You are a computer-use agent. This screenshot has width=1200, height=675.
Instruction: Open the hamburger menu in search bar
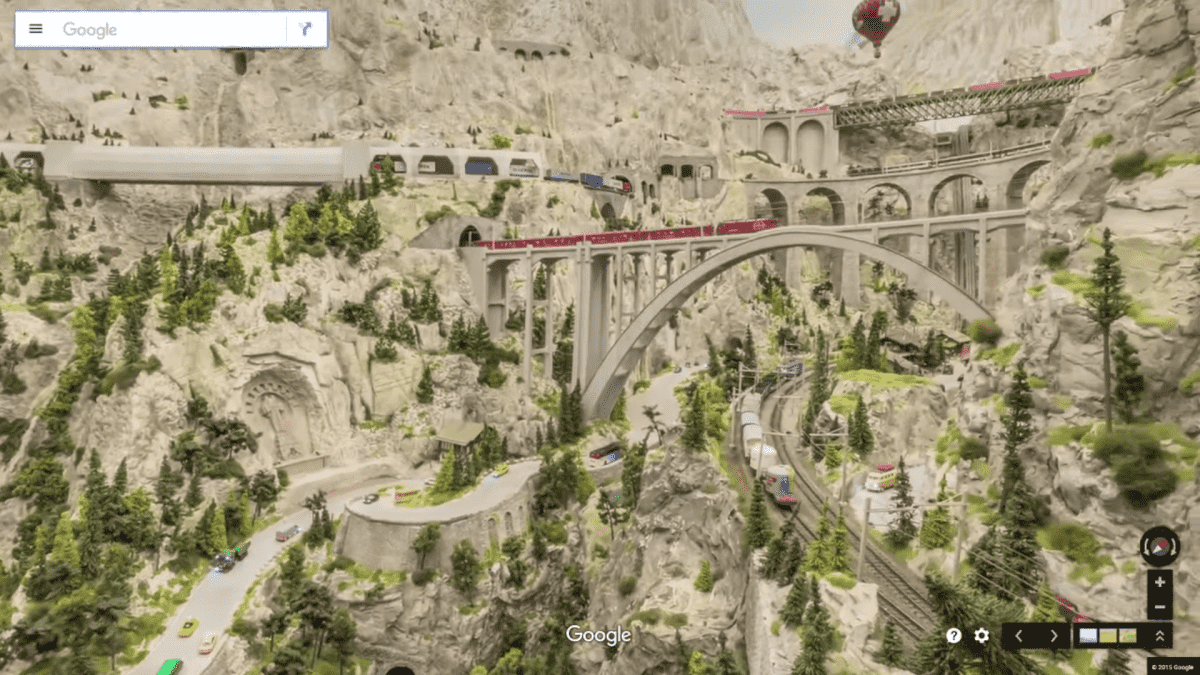[36, 29]
